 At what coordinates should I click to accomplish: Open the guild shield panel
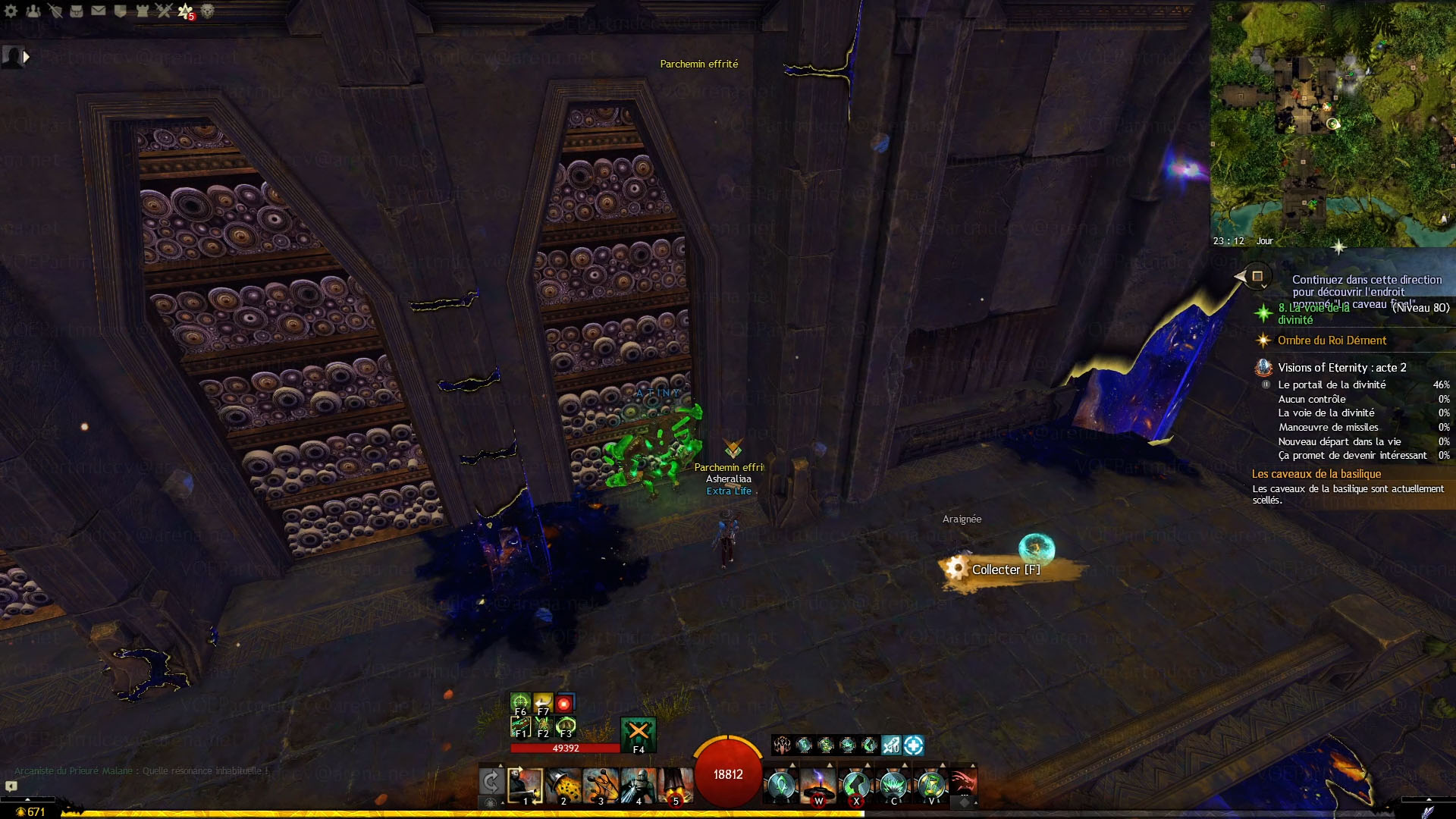(x=120, y=11)
